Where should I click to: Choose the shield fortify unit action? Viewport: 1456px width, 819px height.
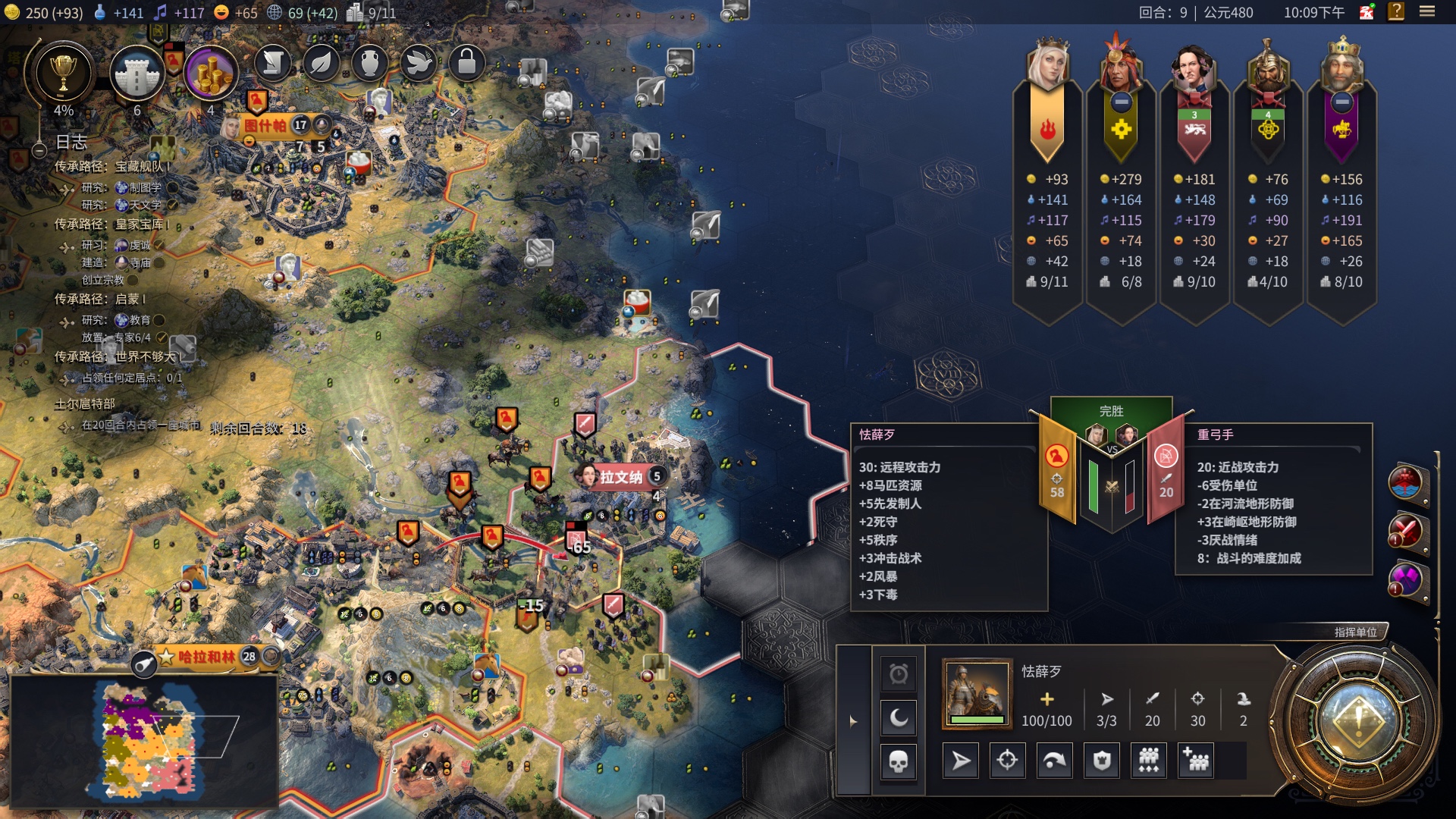click(1102, 761)
